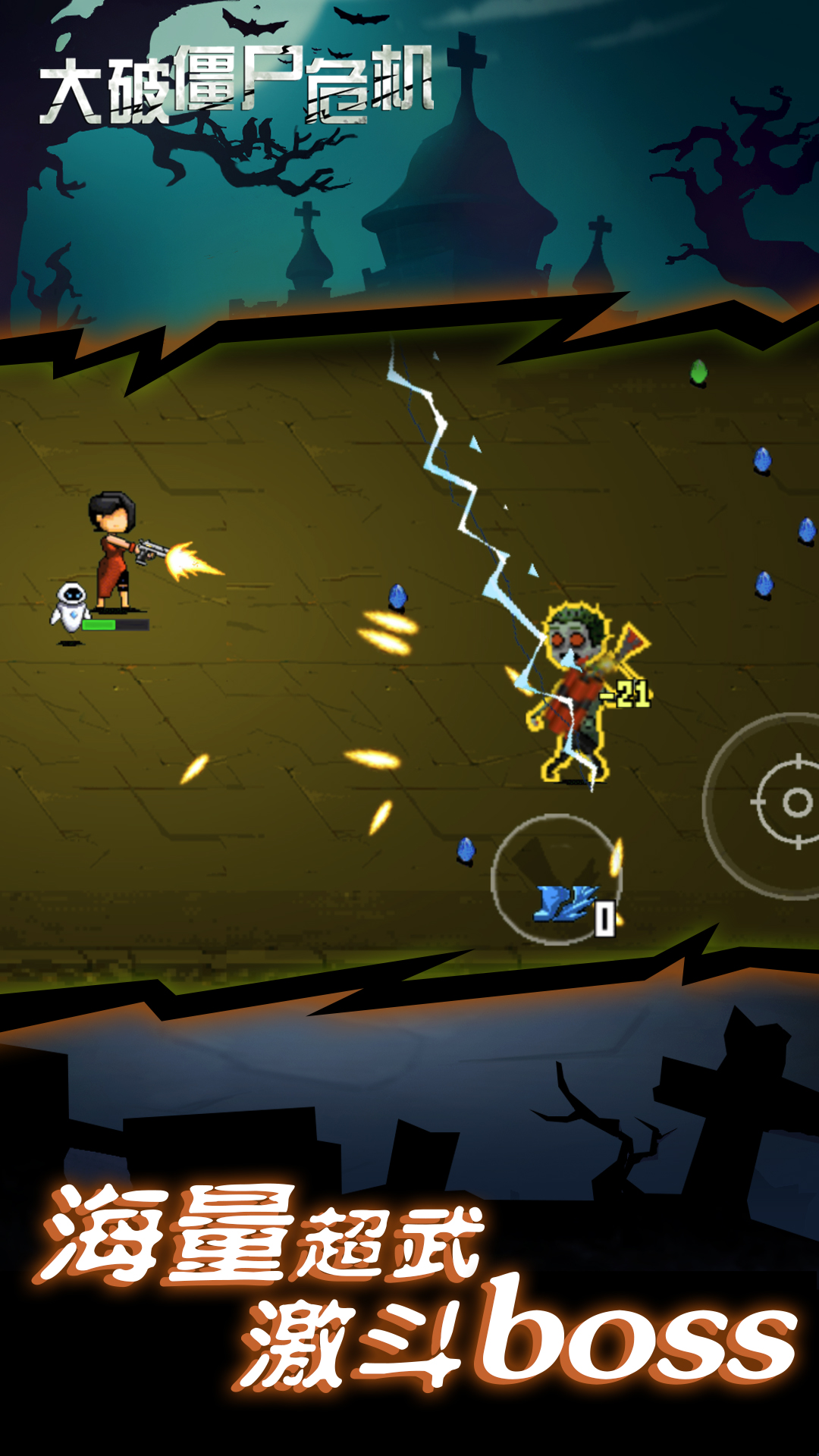
Task: Activate the blue lightning skill button
Action: (x=557, y=881)
